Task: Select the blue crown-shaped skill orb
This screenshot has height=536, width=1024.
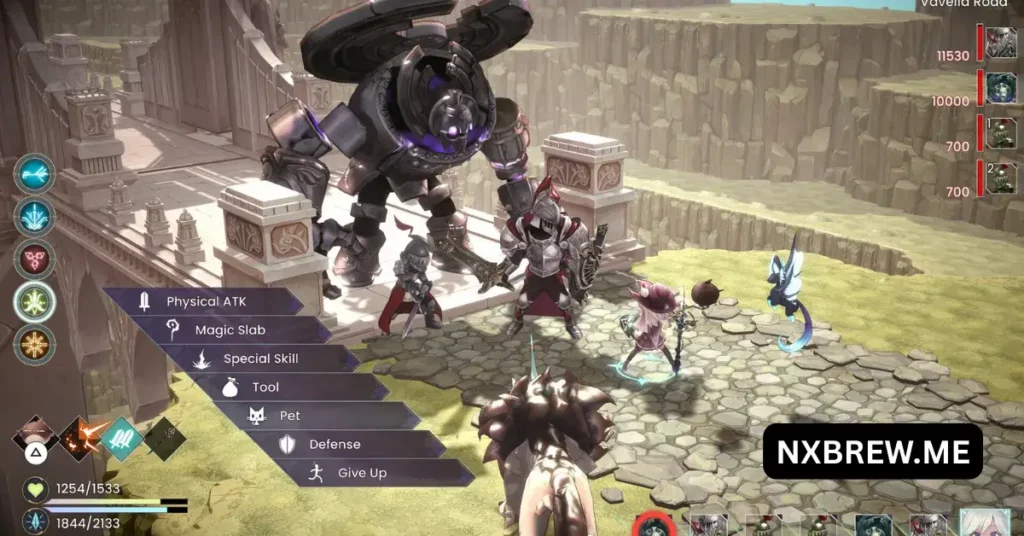Action: coord(34,217)
